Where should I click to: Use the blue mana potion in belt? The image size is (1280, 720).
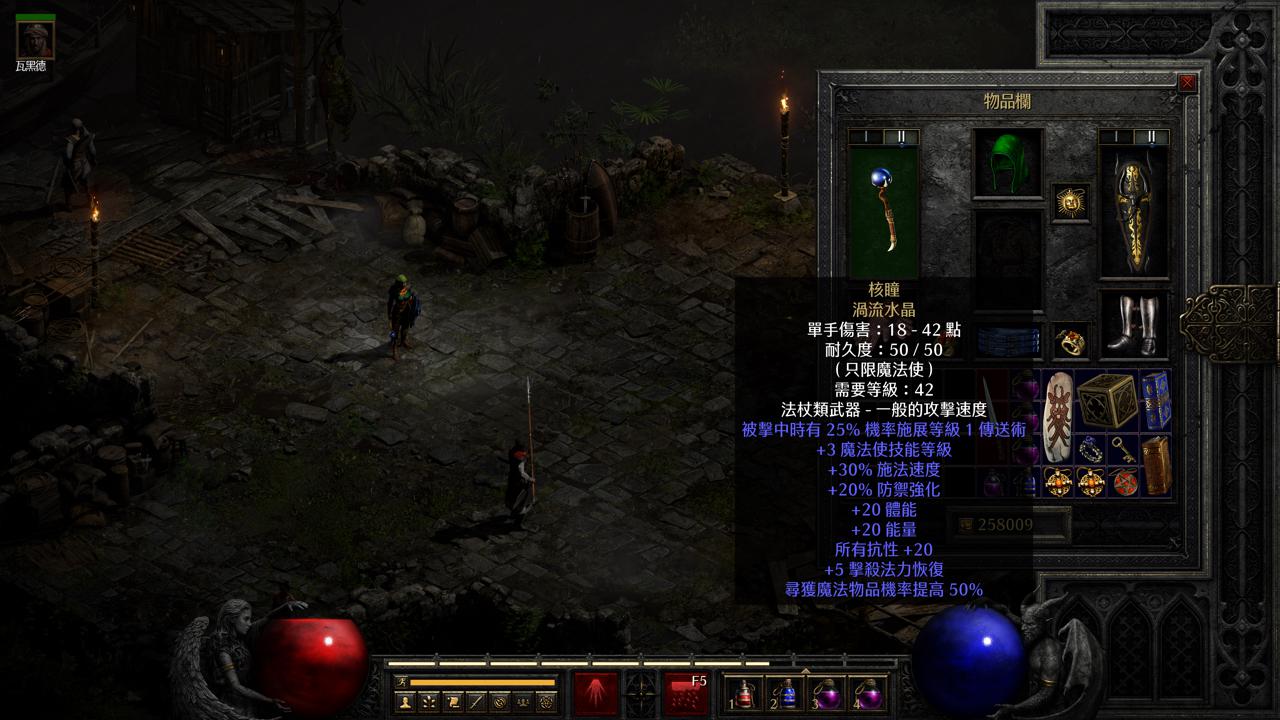point(787,693)
